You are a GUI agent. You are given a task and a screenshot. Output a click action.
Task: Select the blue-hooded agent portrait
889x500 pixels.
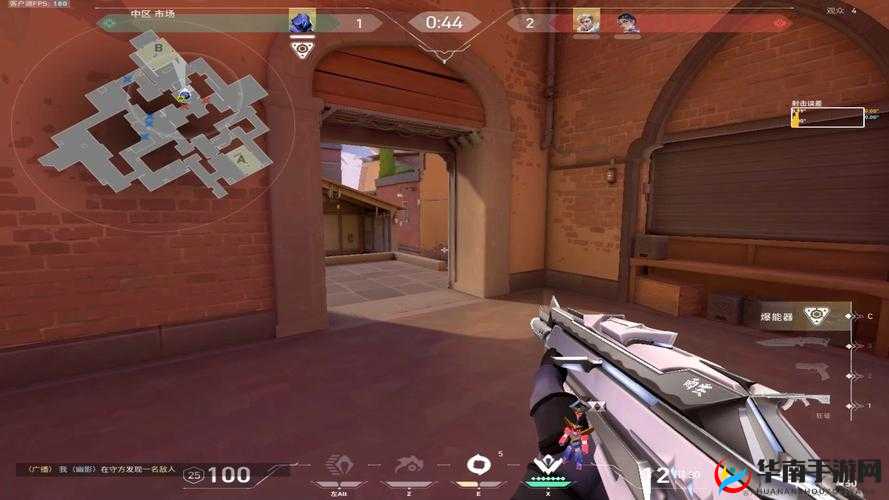coord(300,22)
